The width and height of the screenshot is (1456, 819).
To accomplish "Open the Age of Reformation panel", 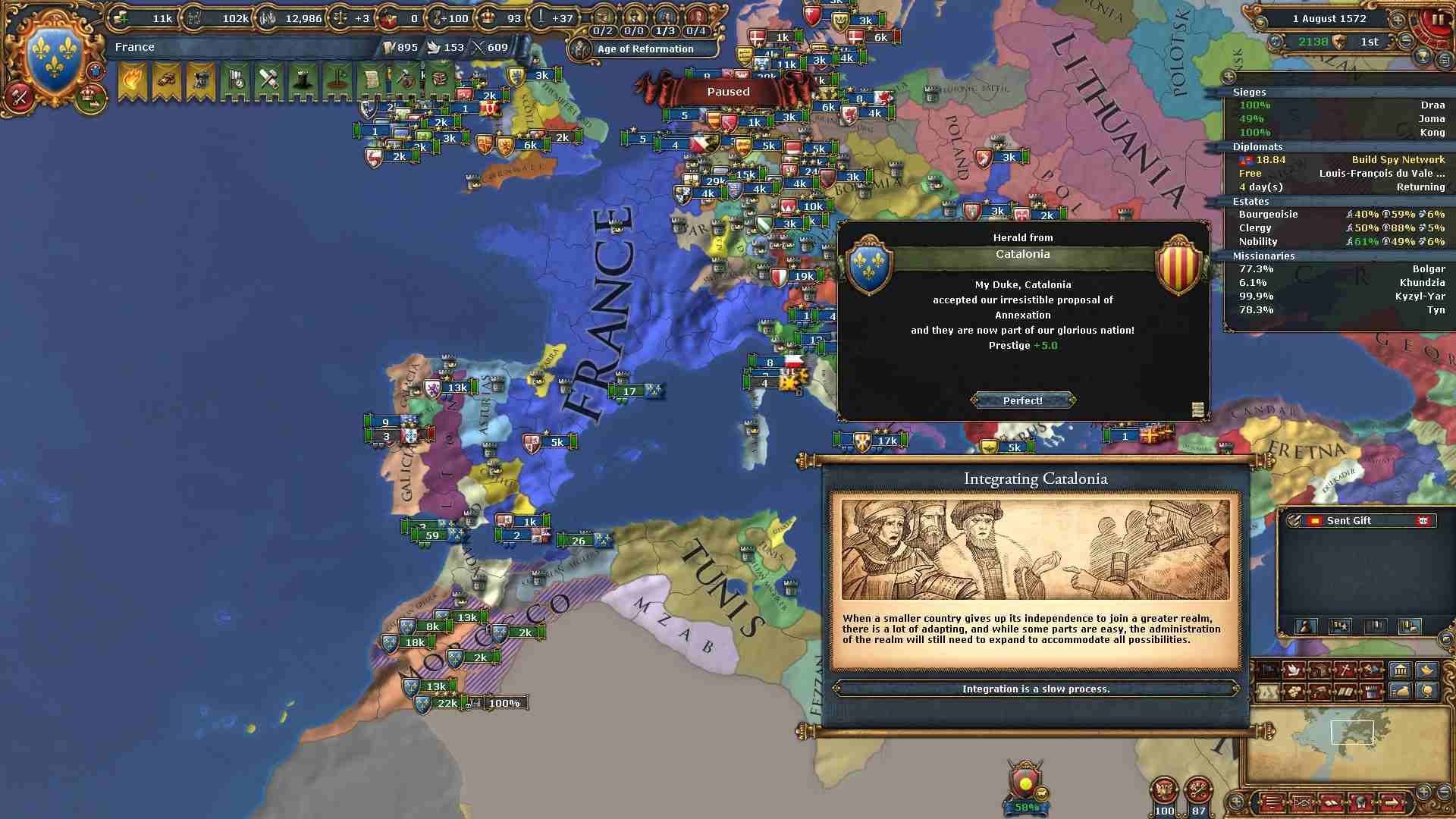I will (645, 49).
